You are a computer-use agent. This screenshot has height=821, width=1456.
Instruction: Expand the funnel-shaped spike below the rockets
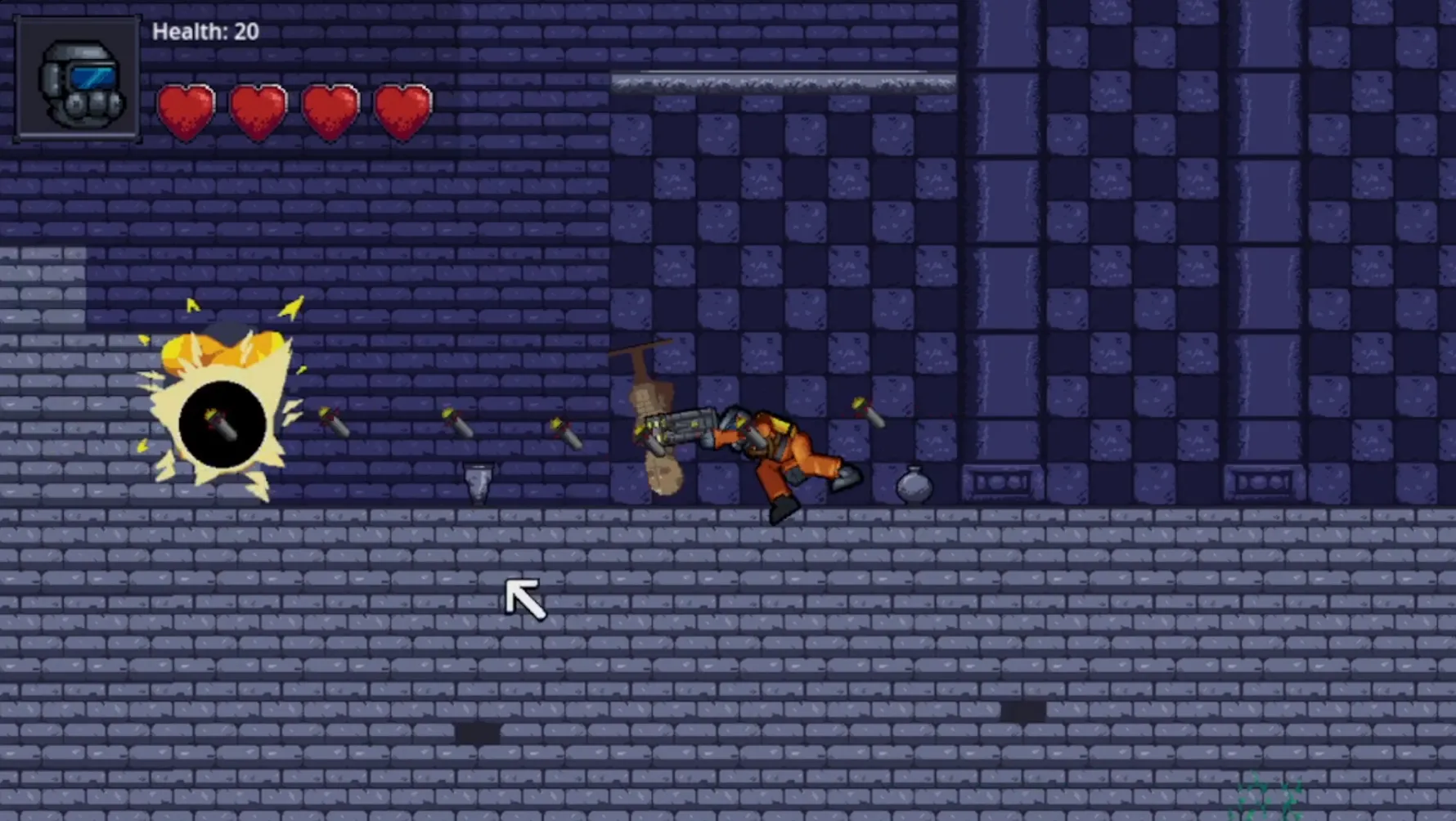point(477,482)
